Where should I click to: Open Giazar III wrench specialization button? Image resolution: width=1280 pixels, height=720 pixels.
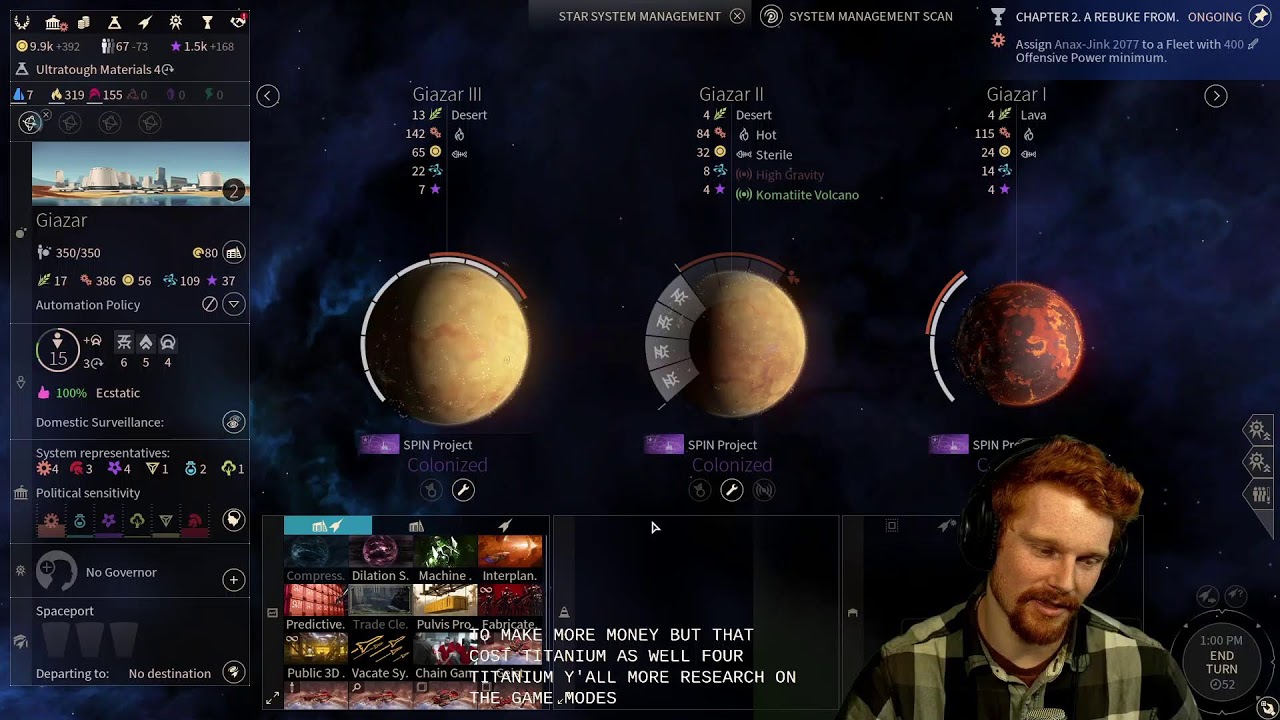[x=463, y=490]
